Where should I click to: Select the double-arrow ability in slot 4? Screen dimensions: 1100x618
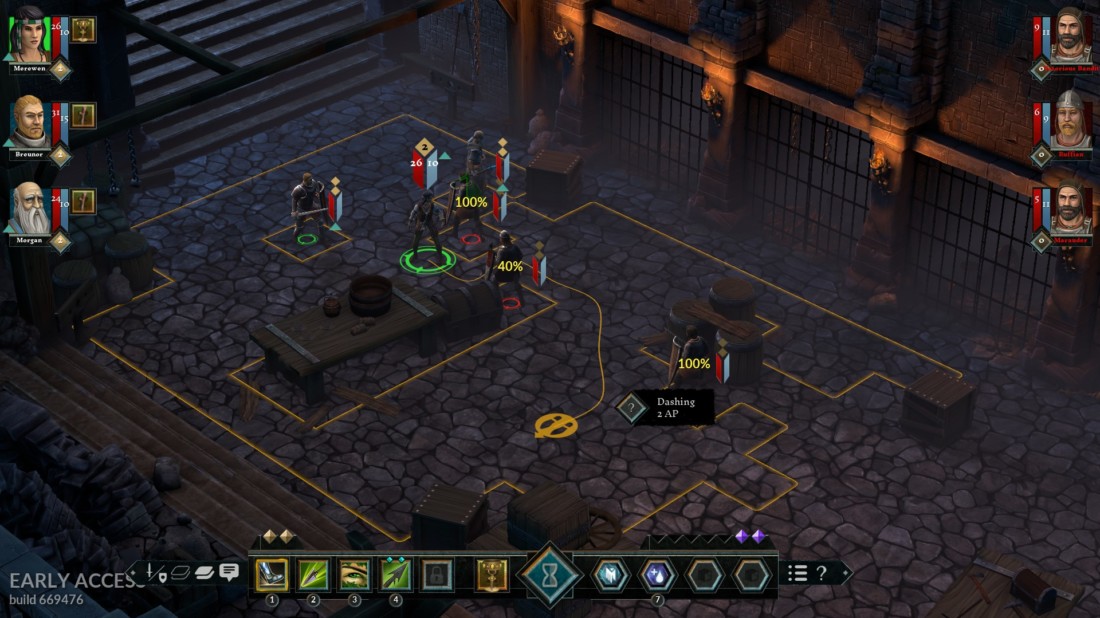396,575
